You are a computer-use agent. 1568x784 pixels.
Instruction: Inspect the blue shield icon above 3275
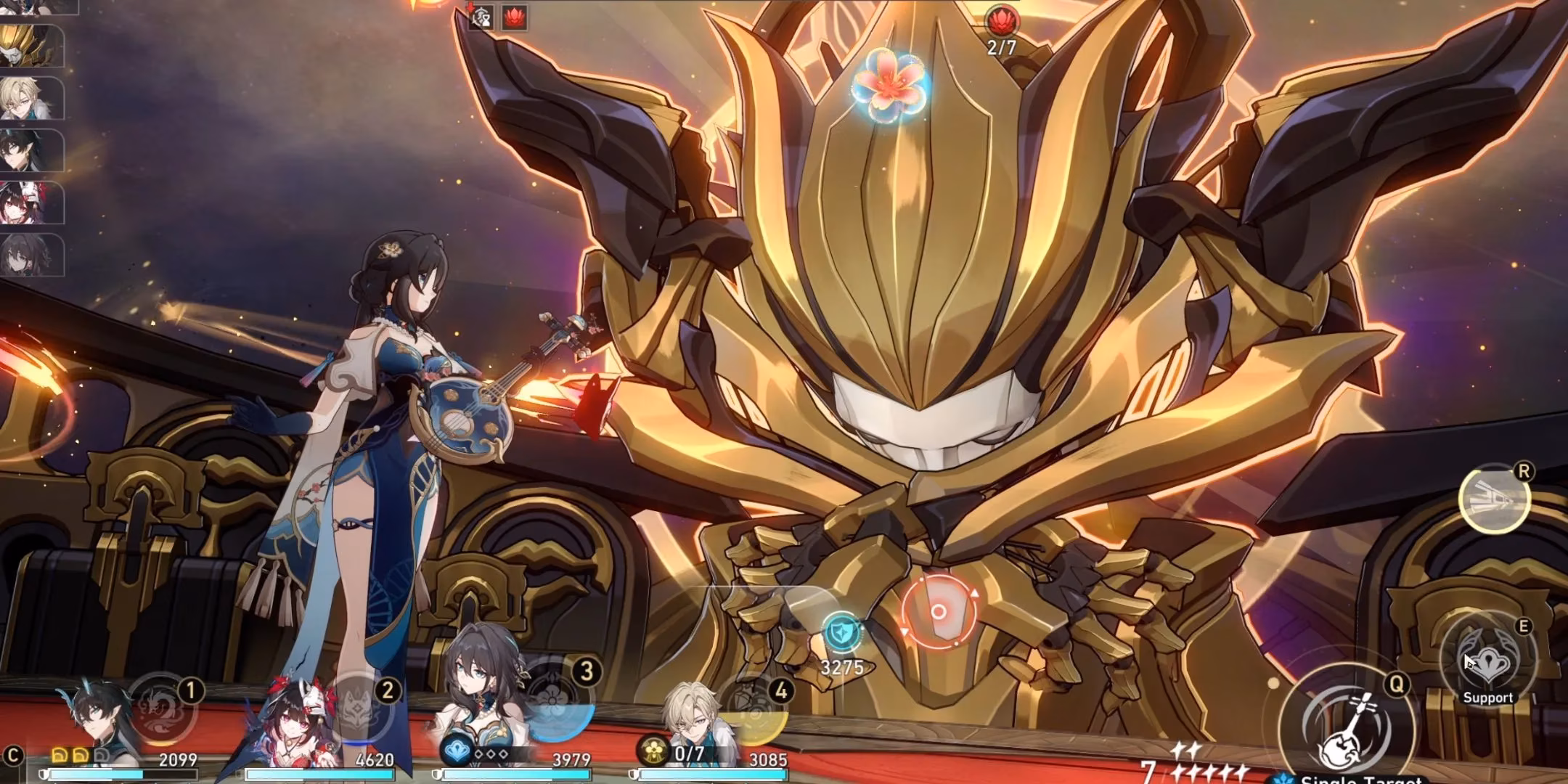[841, 633]
